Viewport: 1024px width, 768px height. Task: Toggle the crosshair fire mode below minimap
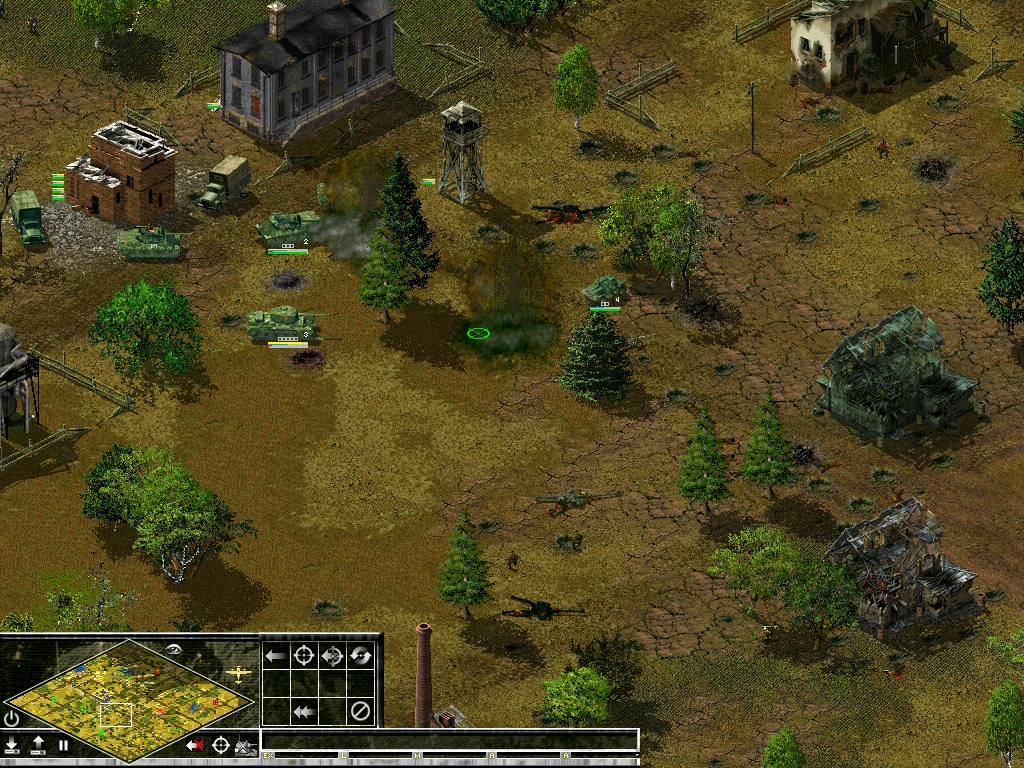[x=220, y=745]
